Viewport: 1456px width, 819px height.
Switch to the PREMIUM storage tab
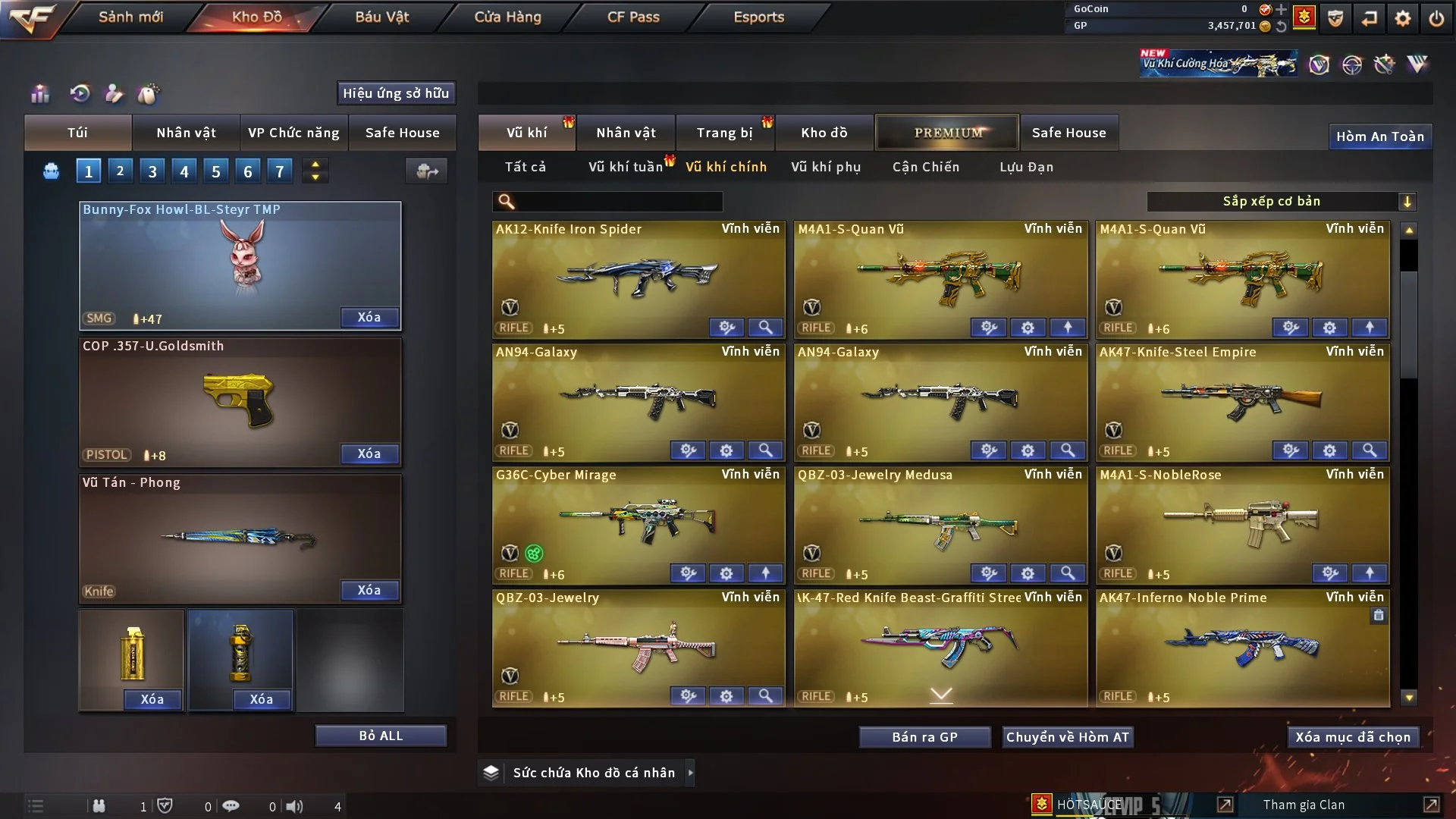click(x=947, y=133)
